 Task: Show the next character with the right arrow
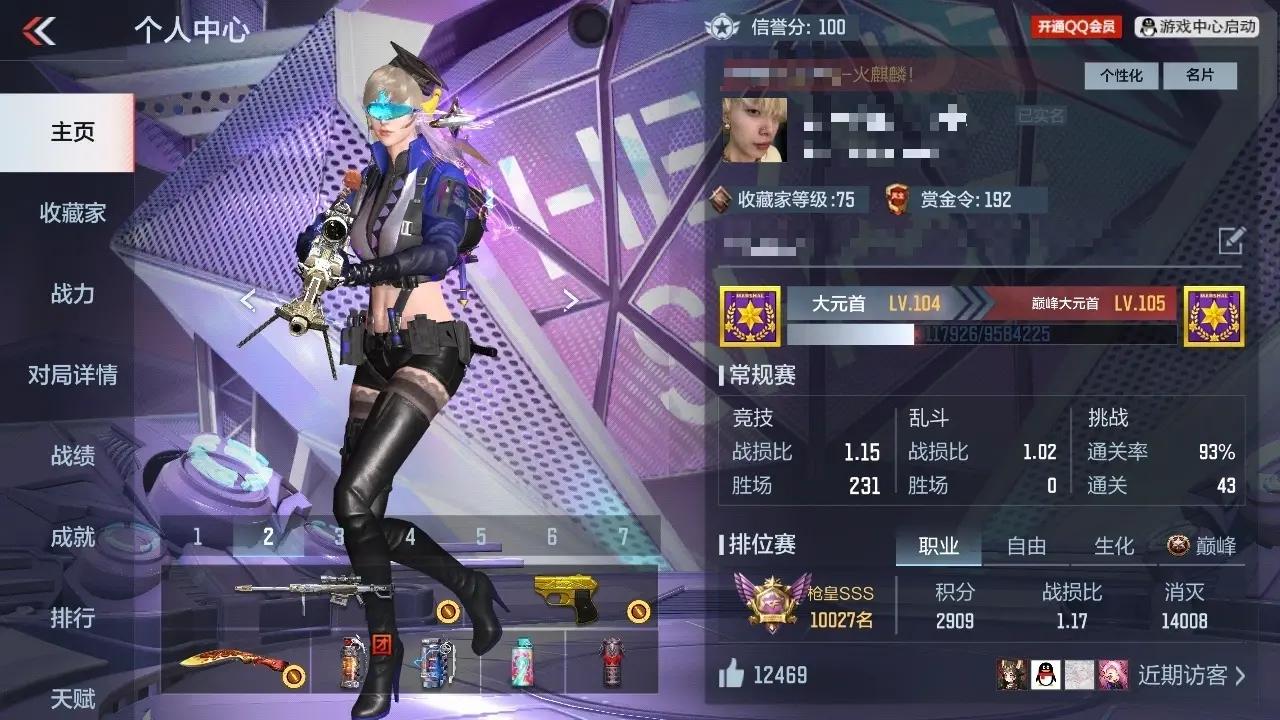click(x=571, y=299)
